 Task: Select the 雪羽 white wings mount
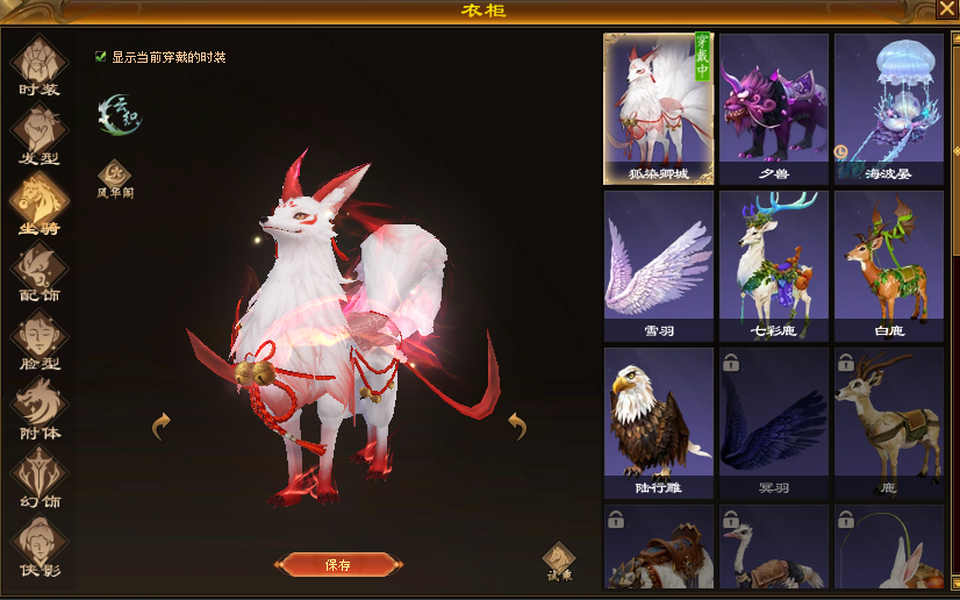658,265
